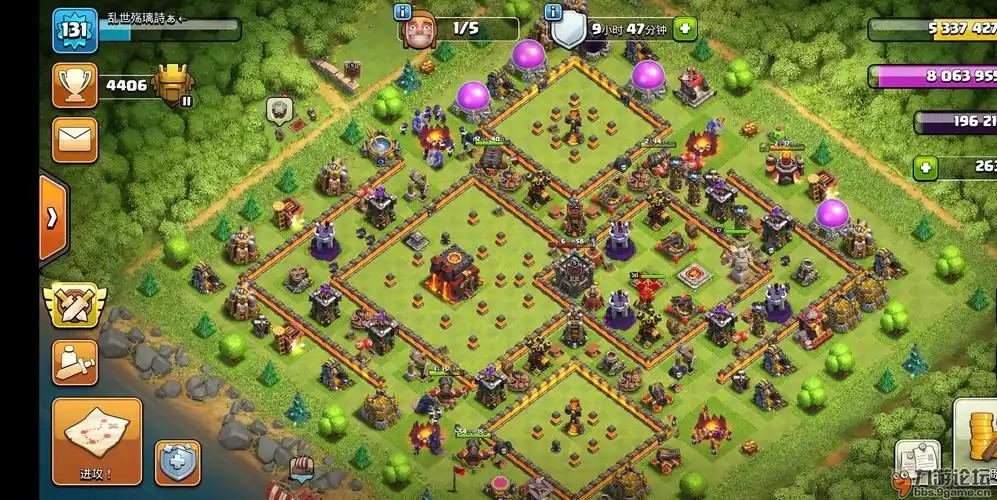
Task: View the league badge next to trophies
Action: coord(174,84)
